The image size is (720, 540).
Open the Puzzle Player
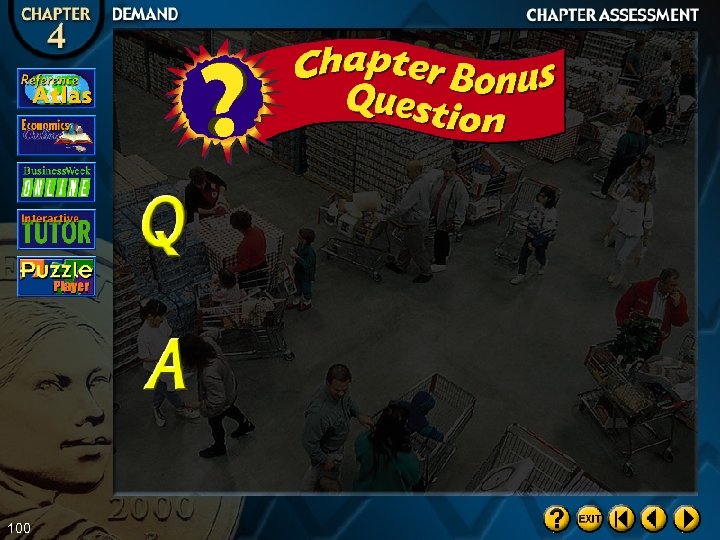pos(56,276)
